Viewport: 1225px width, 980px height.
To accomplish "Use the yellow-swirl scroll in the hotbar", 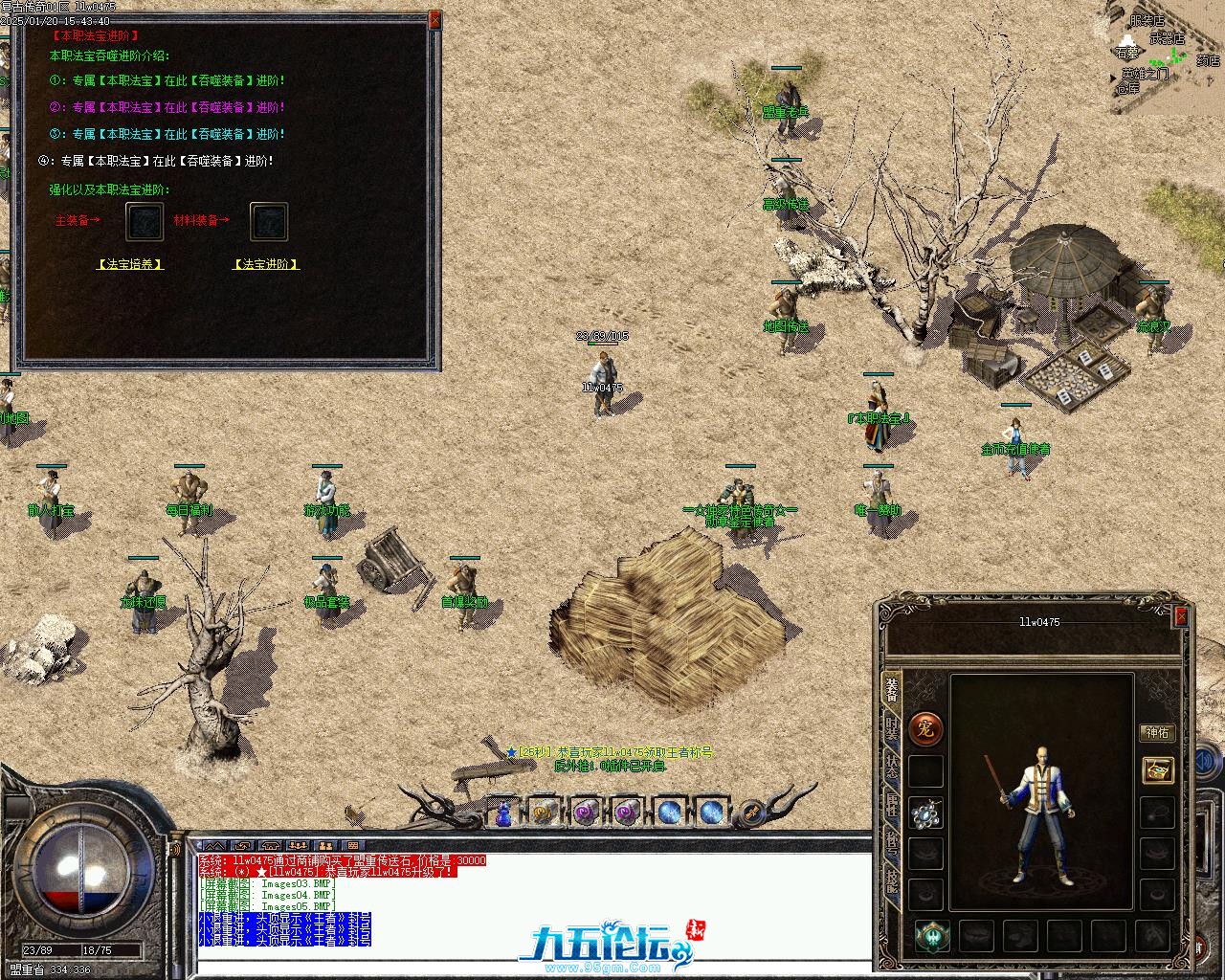I will click(544, 813).
